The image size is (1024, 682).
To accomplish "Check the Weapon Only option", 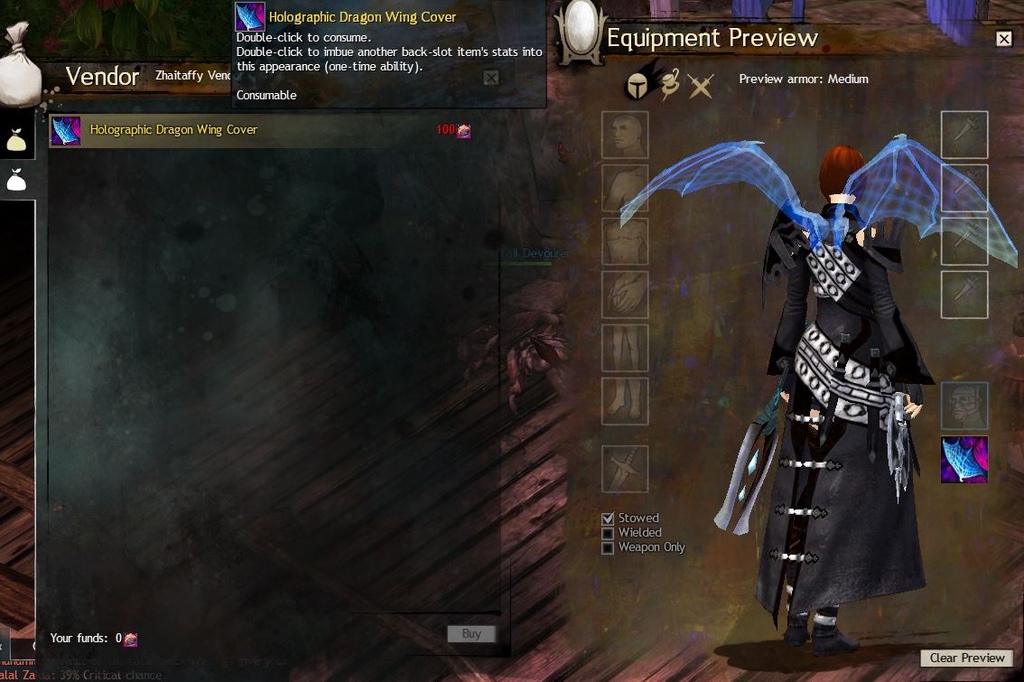I will 607,548.
